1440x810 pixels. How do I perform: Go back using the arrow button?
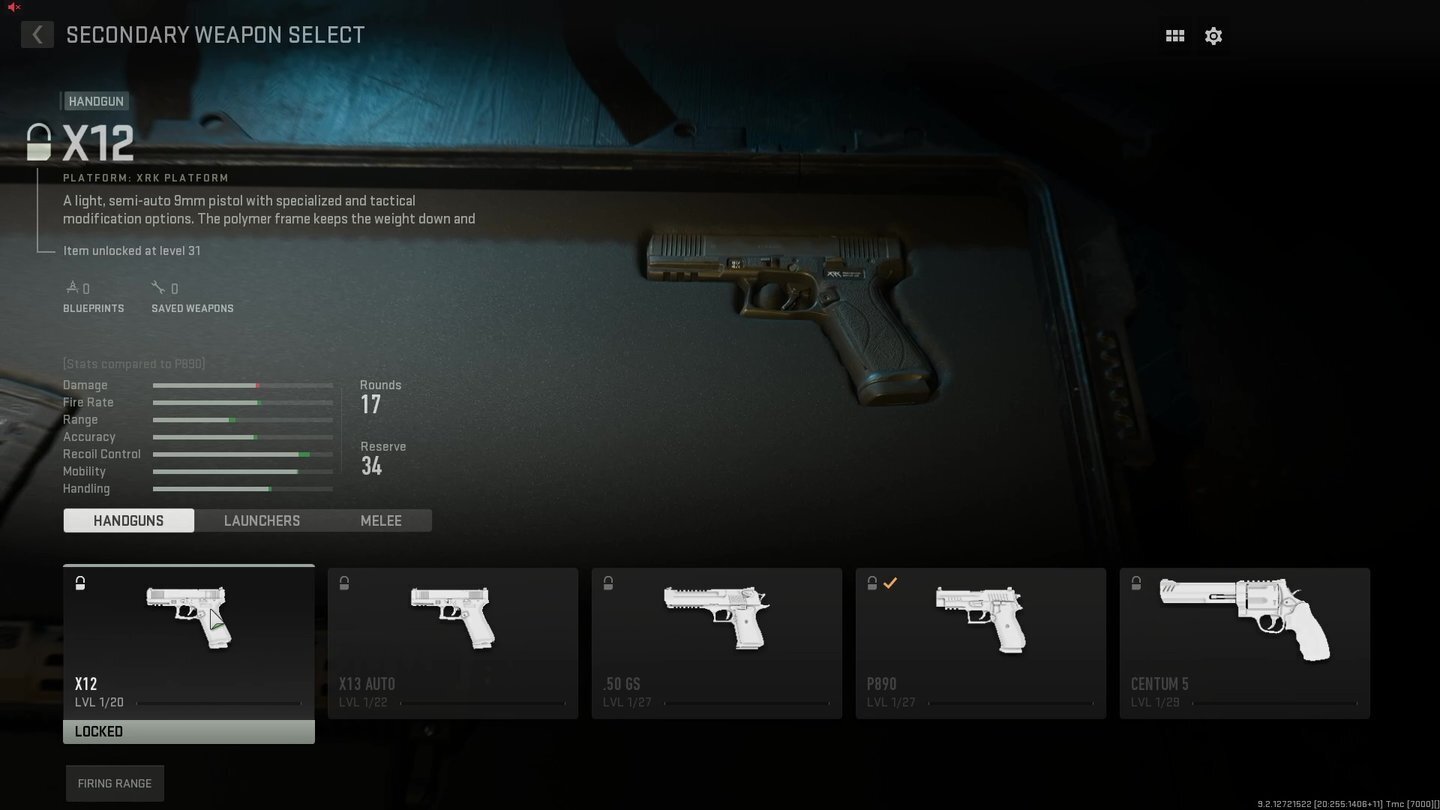[x=37, y=35]
